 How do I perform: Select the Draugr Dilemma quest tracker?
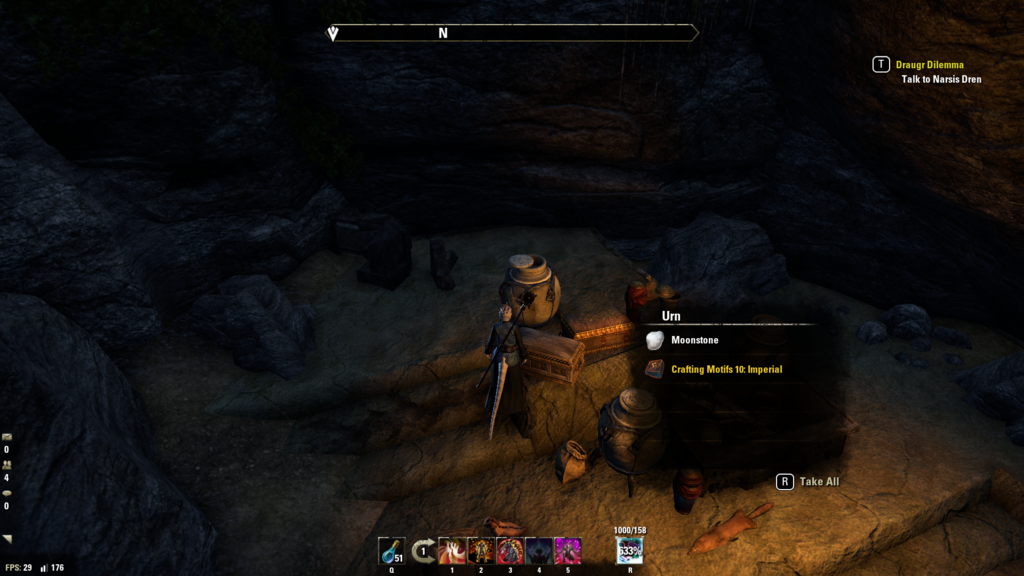(x=929, y=65)
